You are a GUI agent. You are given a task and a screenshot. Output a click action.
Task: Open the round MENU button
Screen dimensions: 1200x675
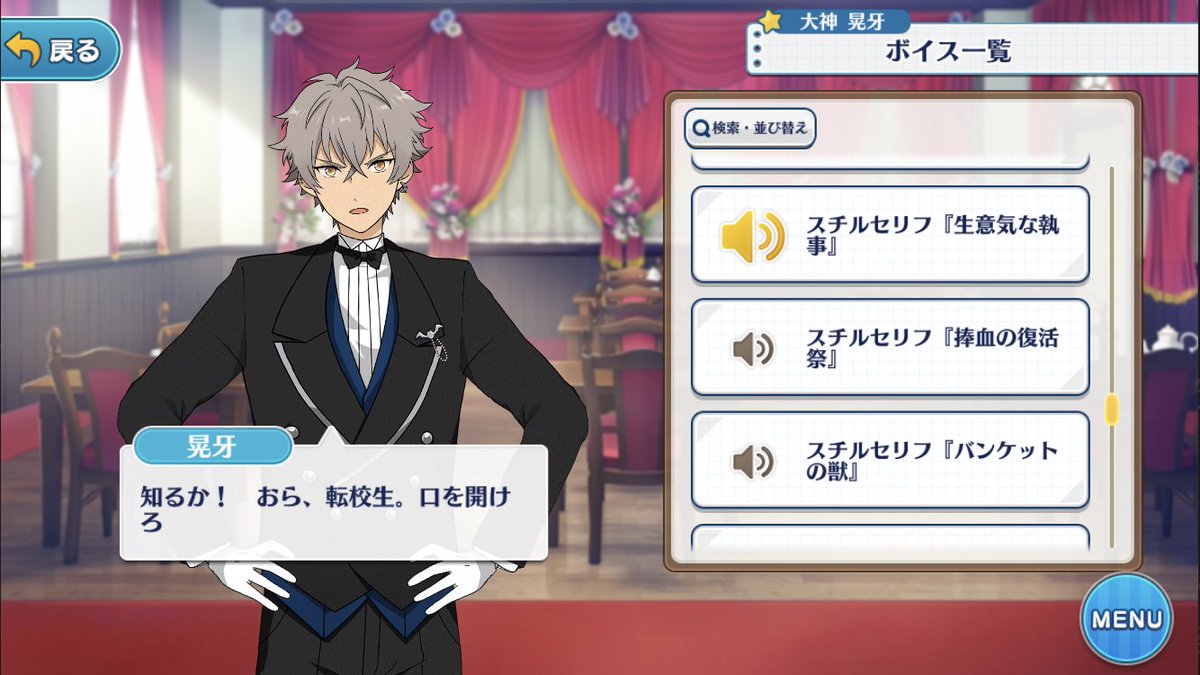(1125, 618)
